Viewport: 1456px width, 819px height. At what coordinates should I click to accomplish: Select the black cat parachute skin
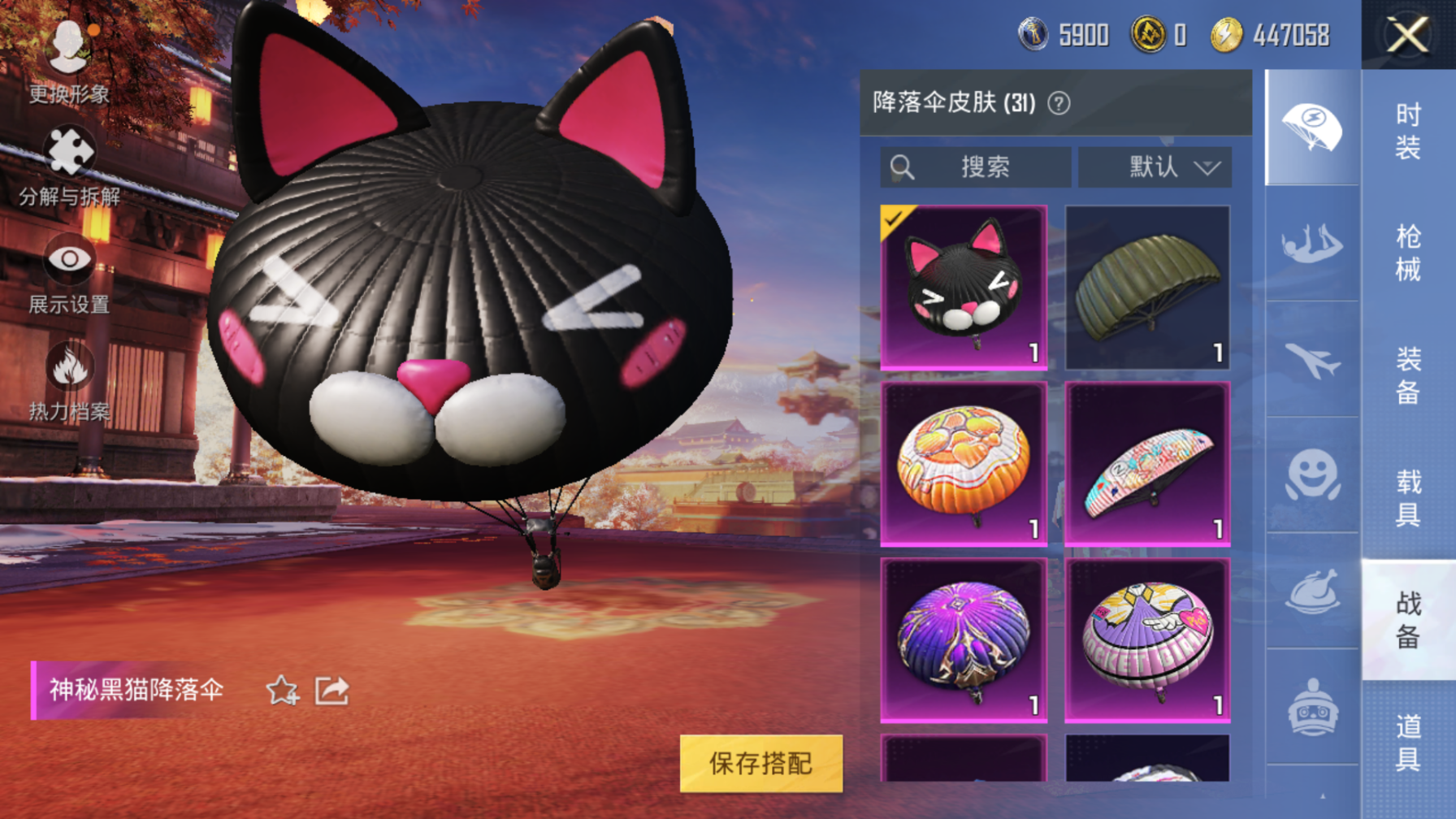(x=964, y=288)
